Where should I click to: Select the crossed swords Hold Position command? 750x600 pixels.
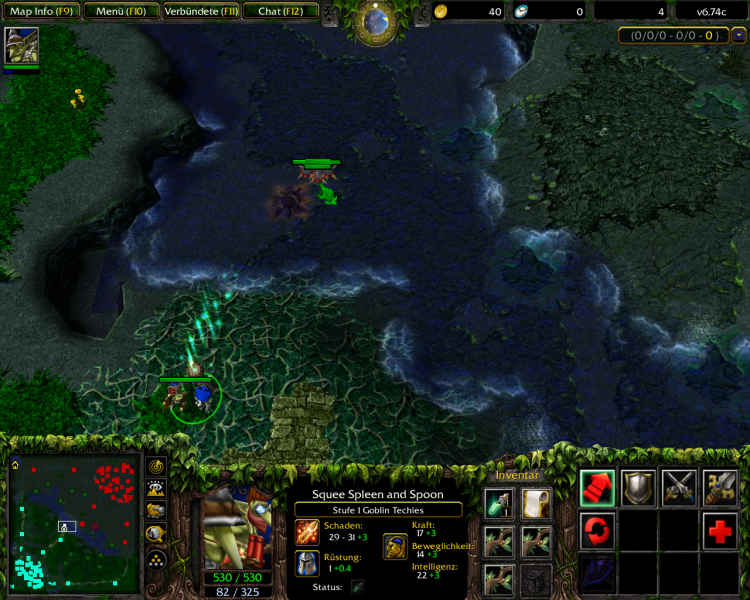pos(679,488)
